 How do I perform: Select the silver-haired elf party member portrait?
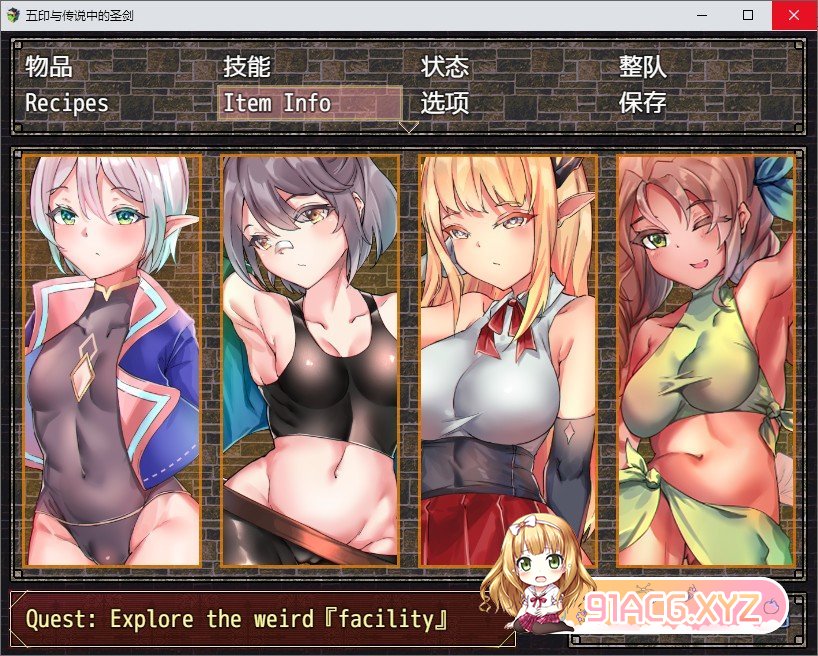112,360
